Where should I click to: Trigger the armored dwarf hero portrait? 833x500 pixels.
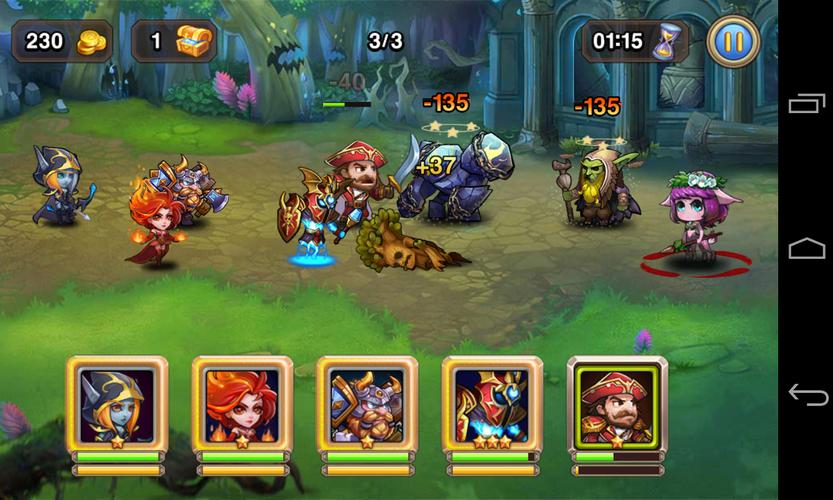tap(367, 403)
